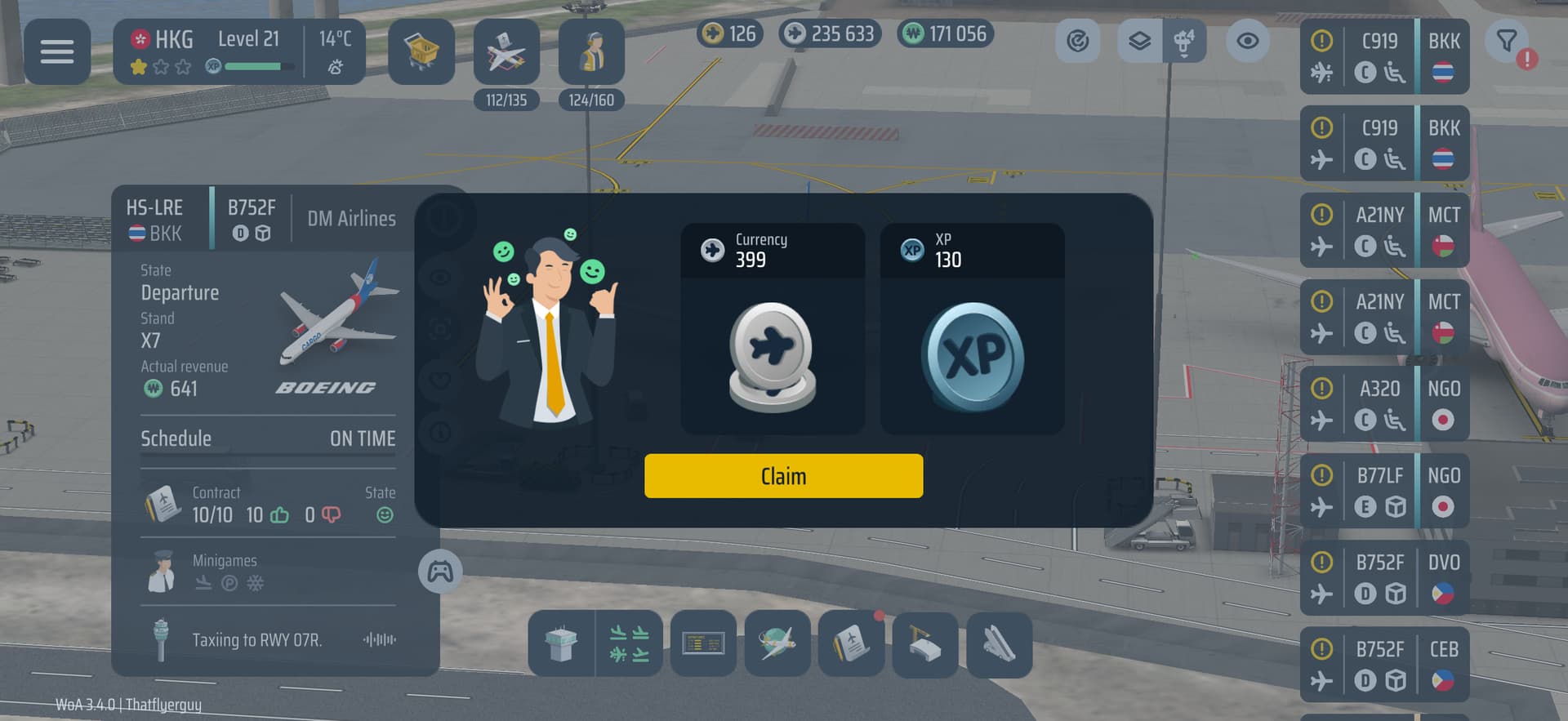Open the flight schedule display board
Image resolution: width=1568 pixels, height=721 pixels.
click(703, 644)
